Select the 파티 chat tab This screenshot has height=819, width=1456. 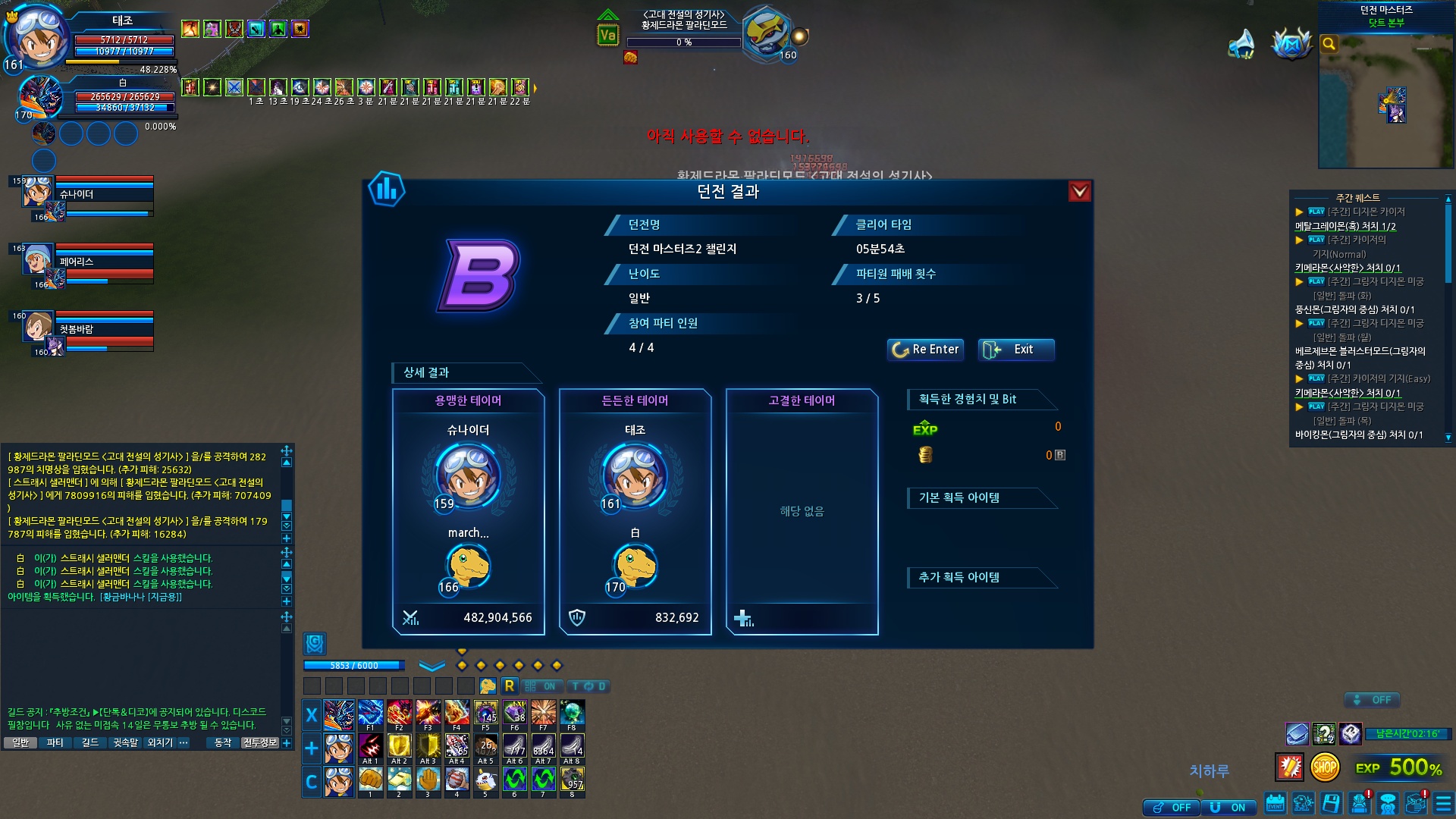tap(55, 743)
